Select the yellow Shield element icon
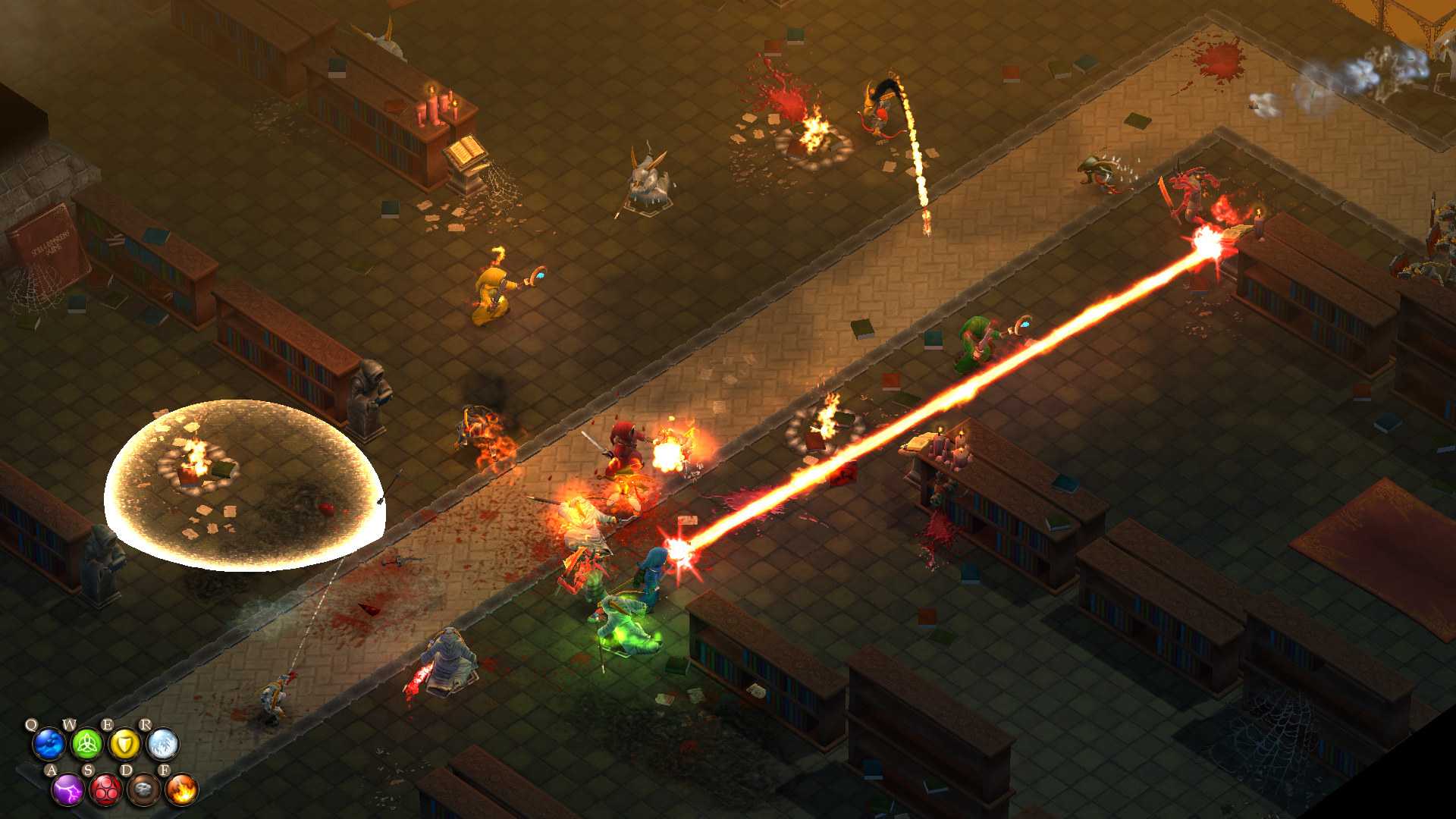 [x=126, y=743]
